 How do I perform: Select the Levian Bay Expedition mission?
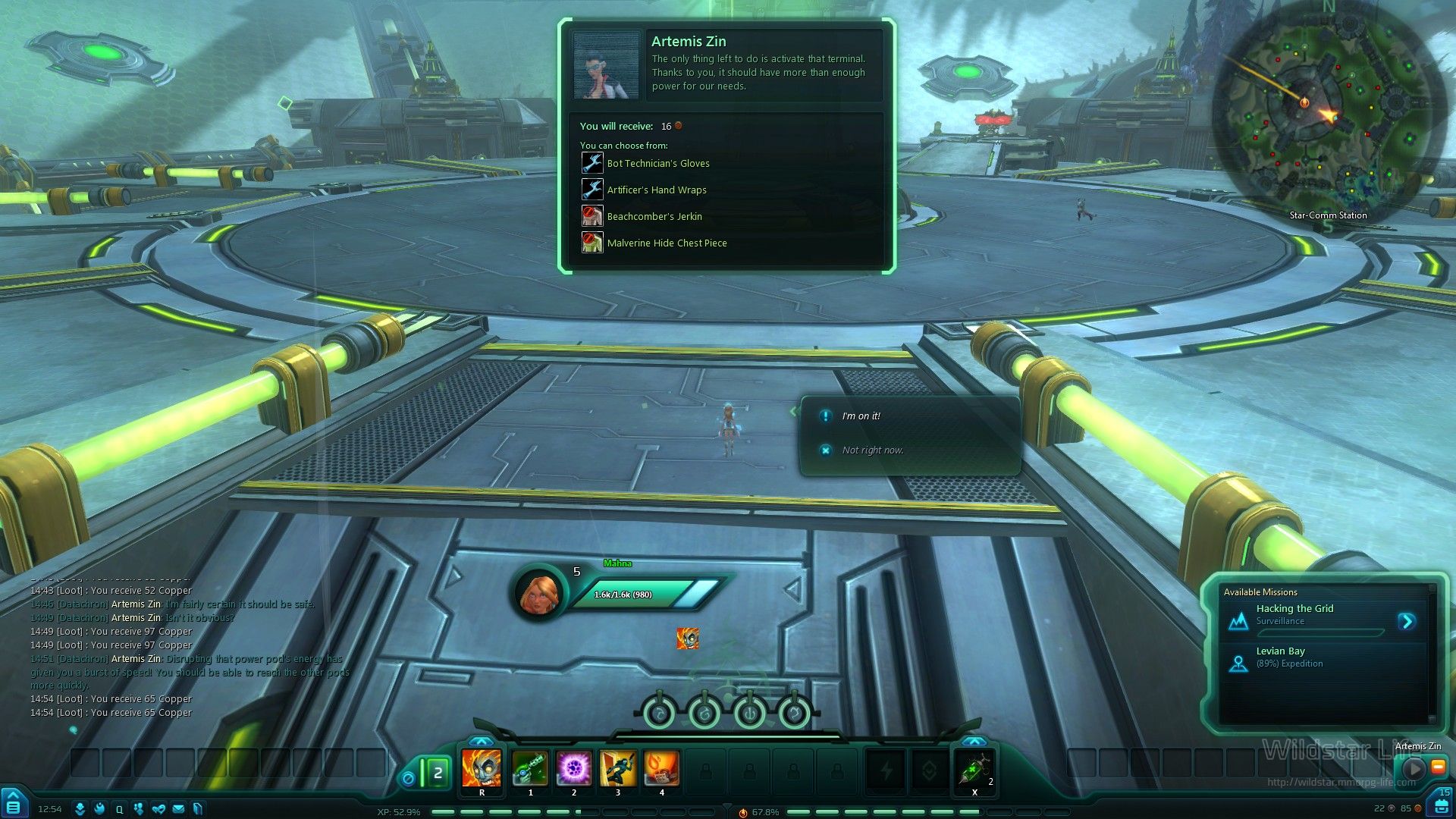[x=1289, y=657]
